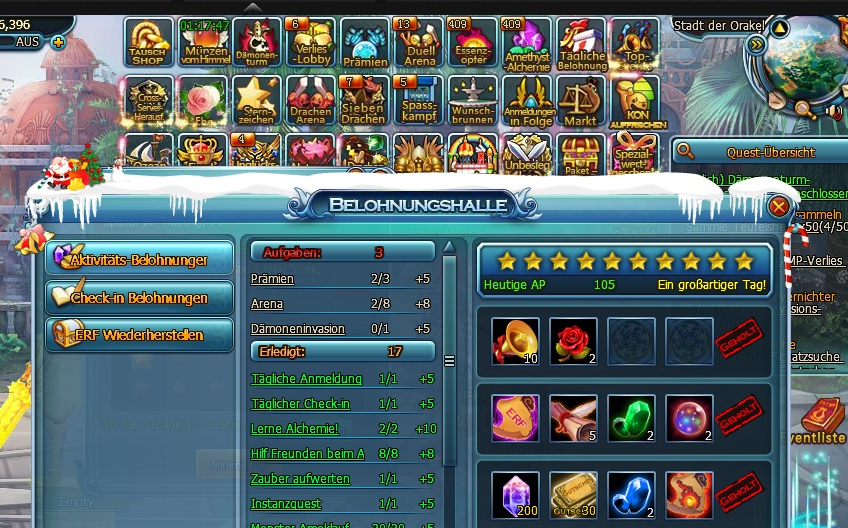This screenshot has width=848, height=528.
Task: Open the Check-in Belohnungen tab
Action: click(x=139, y=298)
